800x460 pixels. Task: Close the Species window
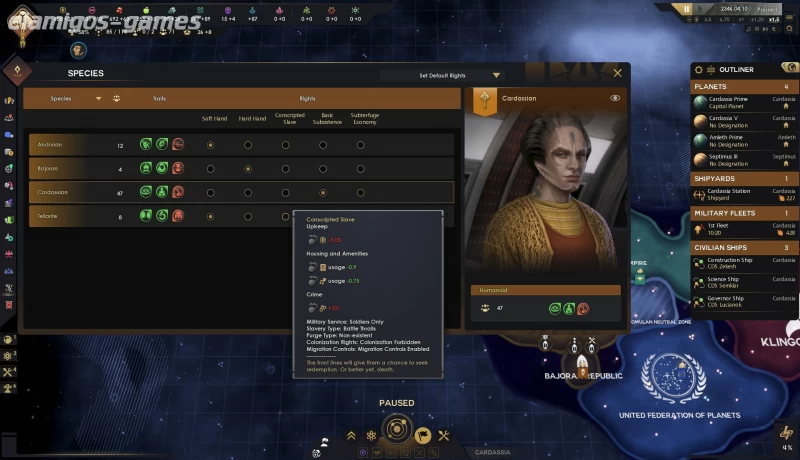[x=617, y=73]
